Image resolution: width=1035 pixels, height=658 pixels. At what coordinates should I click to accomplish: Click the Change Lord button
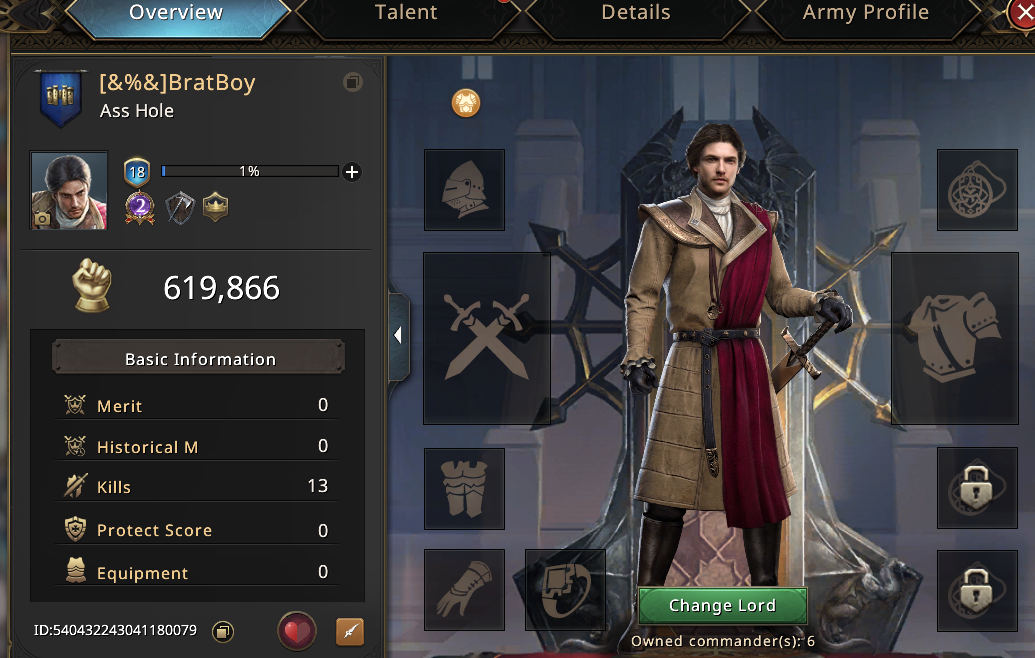[x=722, y=606]
